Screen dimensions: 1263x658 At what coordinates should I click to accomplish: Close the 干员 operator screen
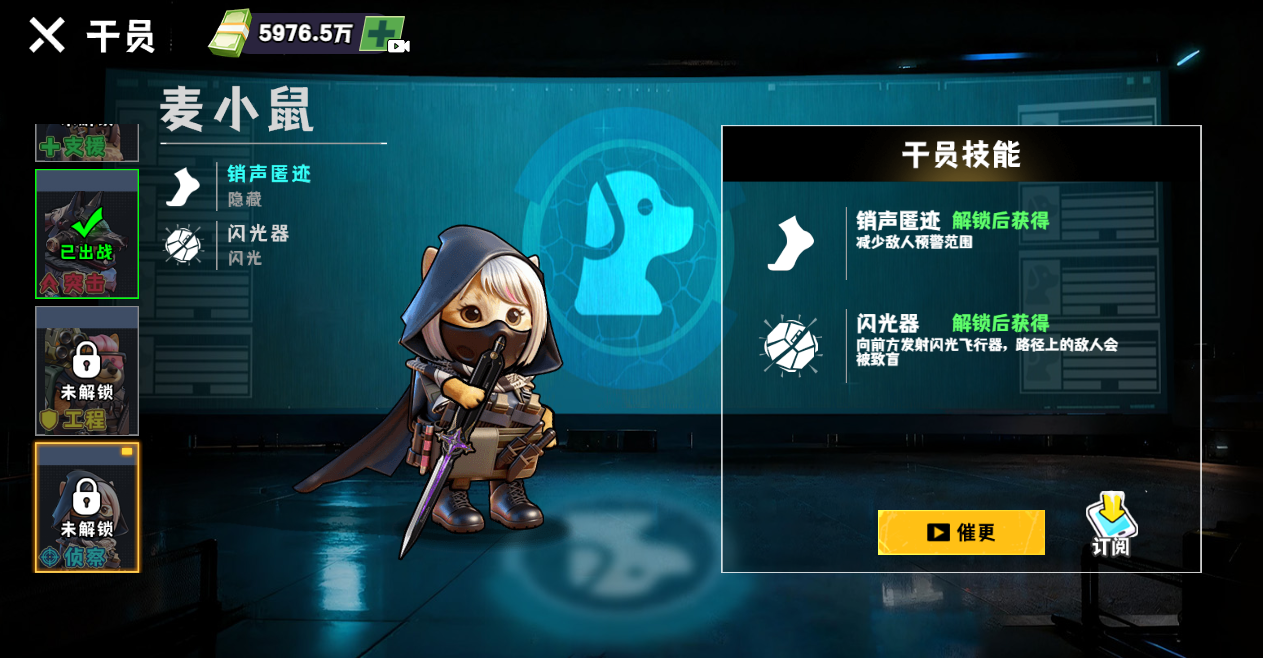point(46,35)
